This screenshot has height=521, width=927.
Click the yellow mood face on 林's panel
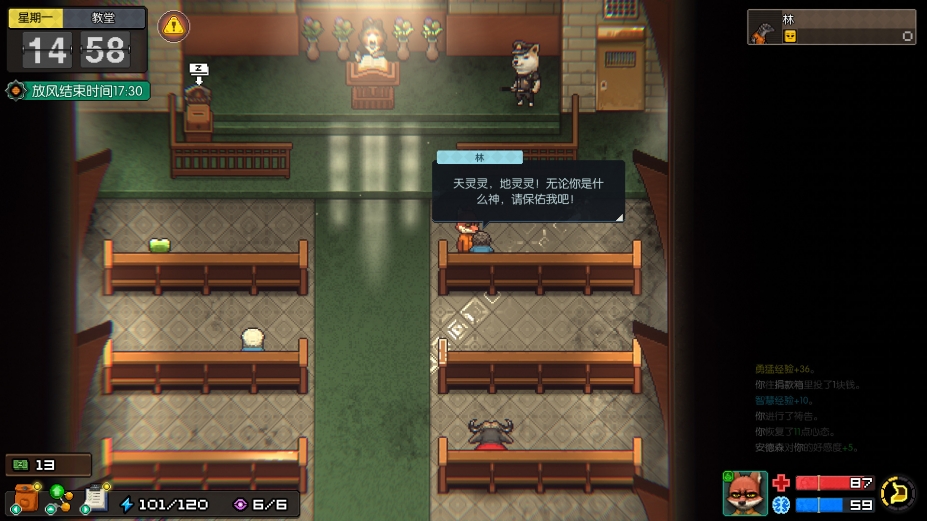(789, 36)
